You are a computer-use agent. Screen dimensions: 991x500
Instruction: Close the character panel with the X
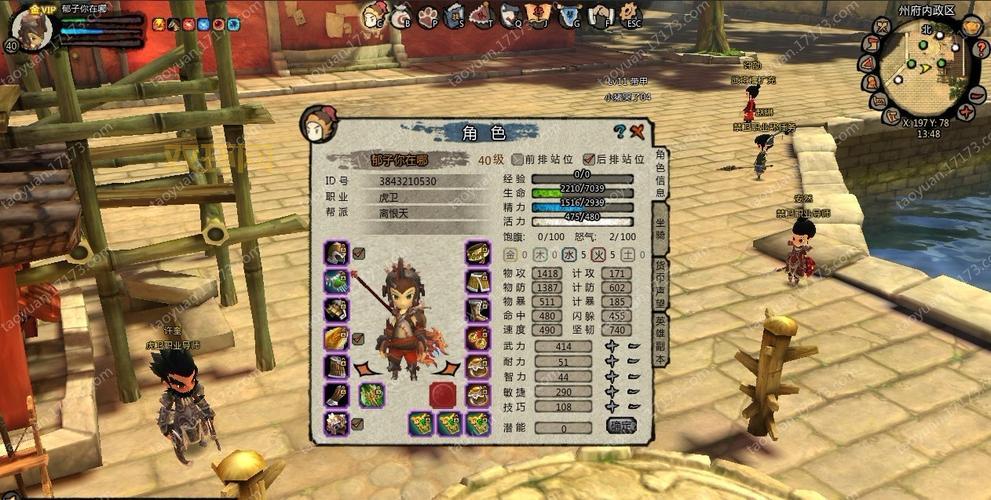tap(637, 131)
